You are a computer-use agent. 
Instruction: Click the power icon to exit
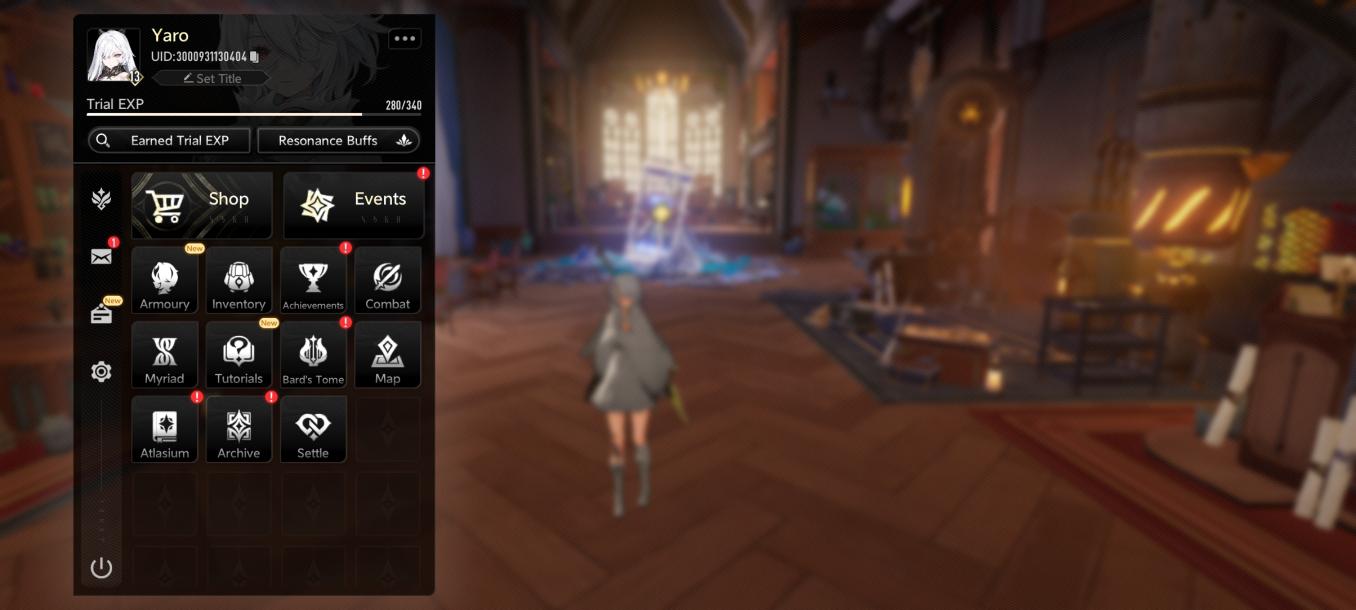[x=101, y=568]
